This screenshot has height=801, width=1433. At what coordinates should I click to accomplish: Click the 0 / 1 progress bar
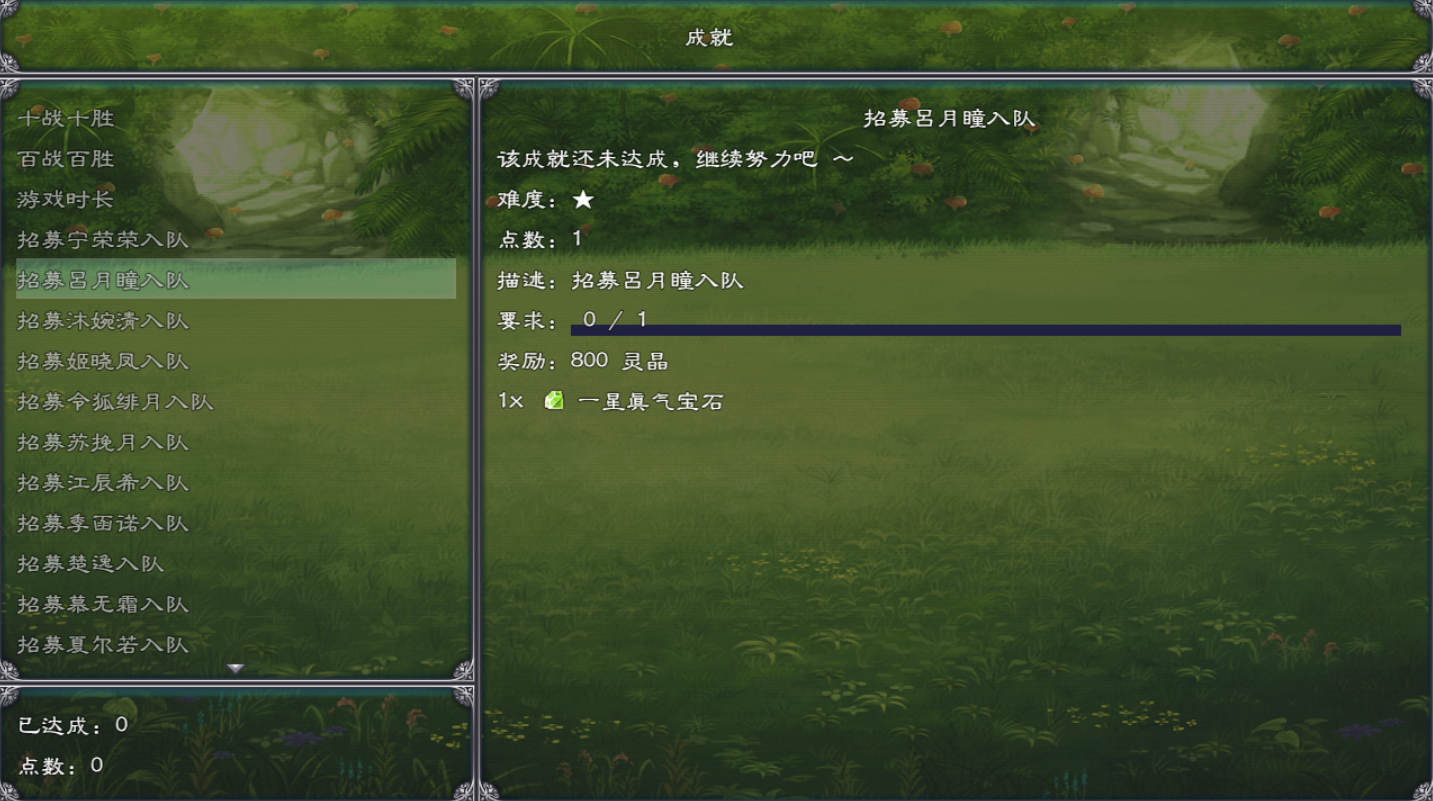point(984,324)
